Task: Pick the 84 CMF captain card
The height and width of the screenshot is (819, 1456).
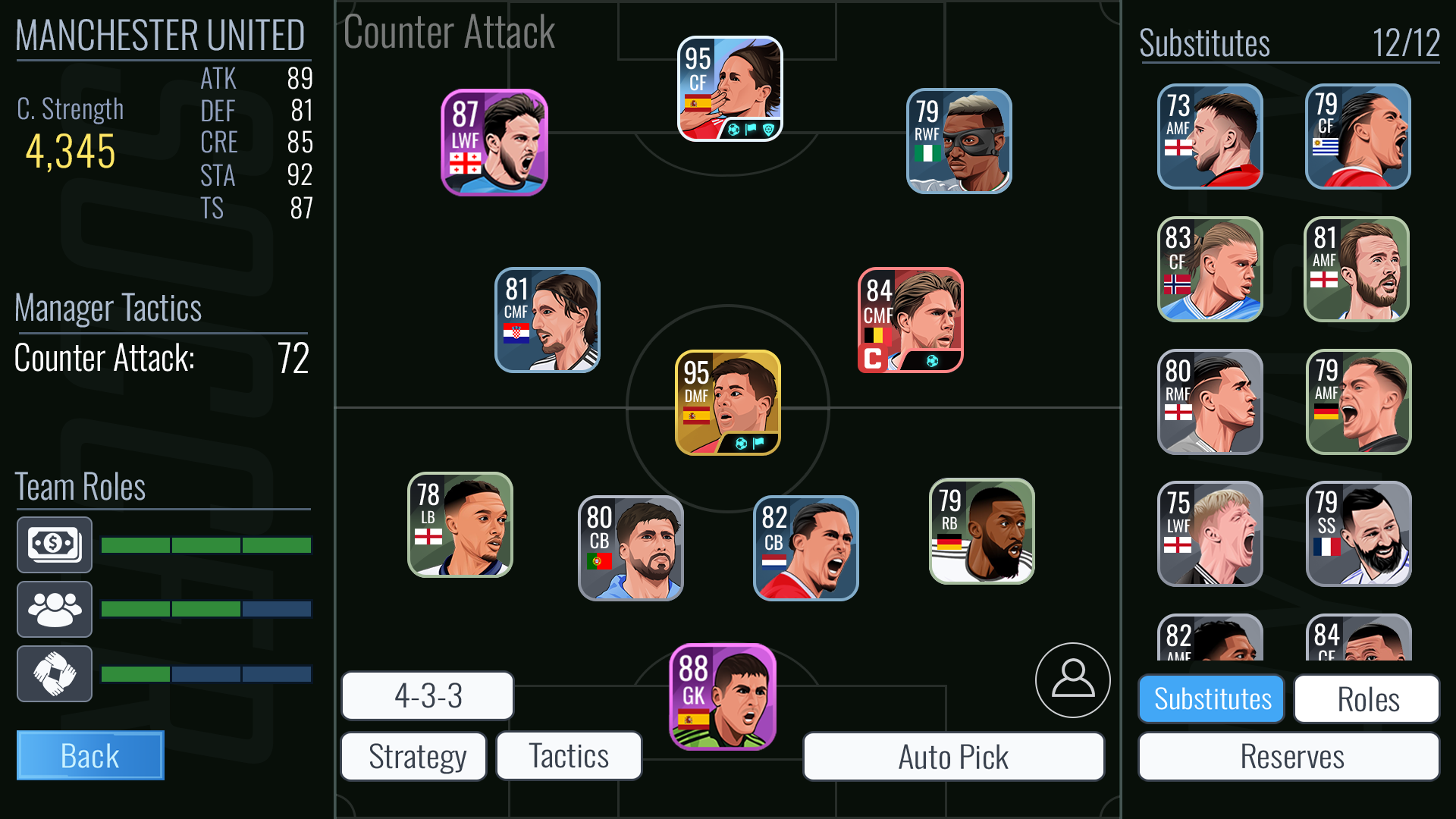Action: 911,320
